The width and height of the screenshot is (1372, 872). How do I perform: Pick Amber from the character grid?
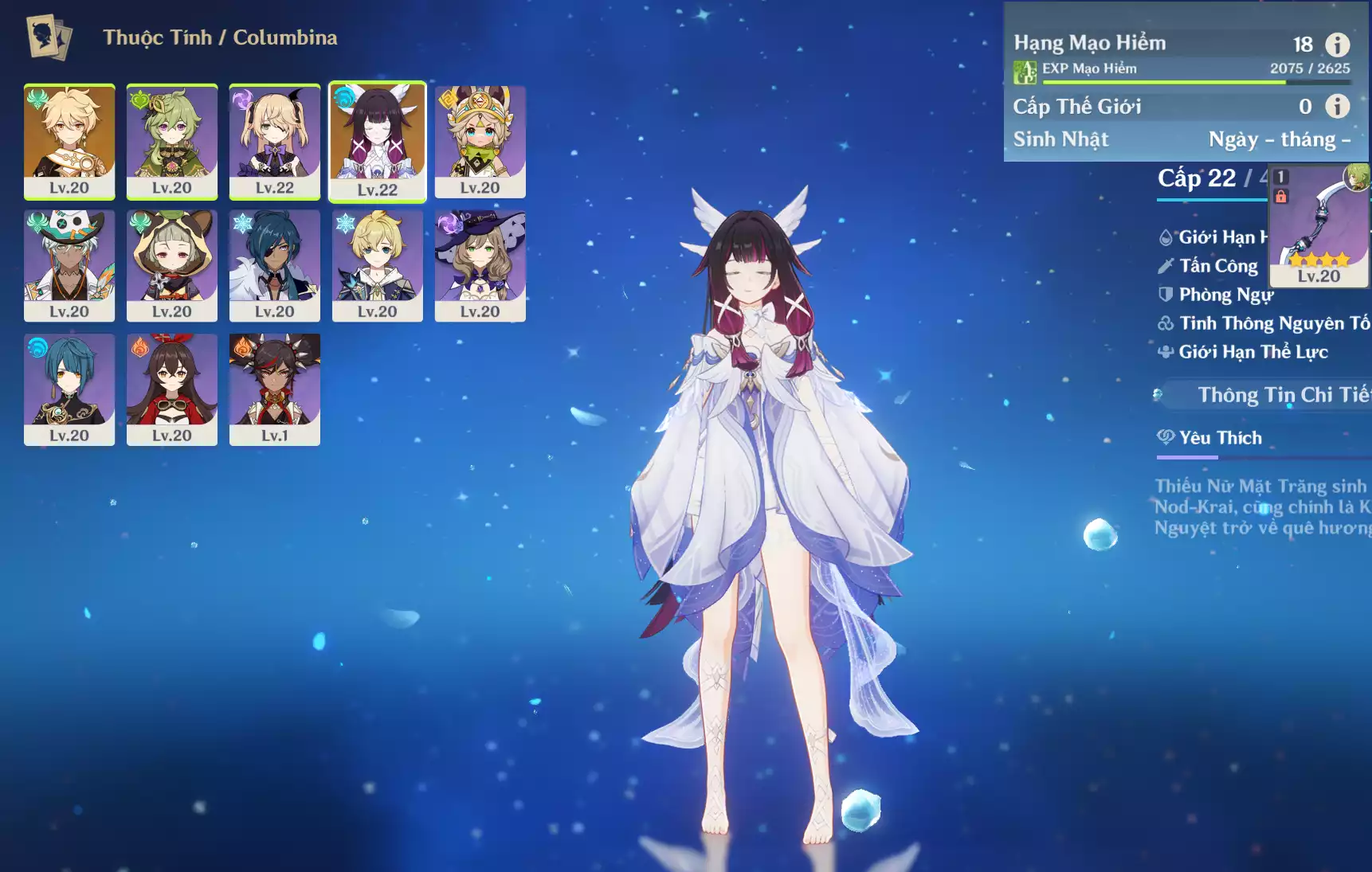pos(172,389)
